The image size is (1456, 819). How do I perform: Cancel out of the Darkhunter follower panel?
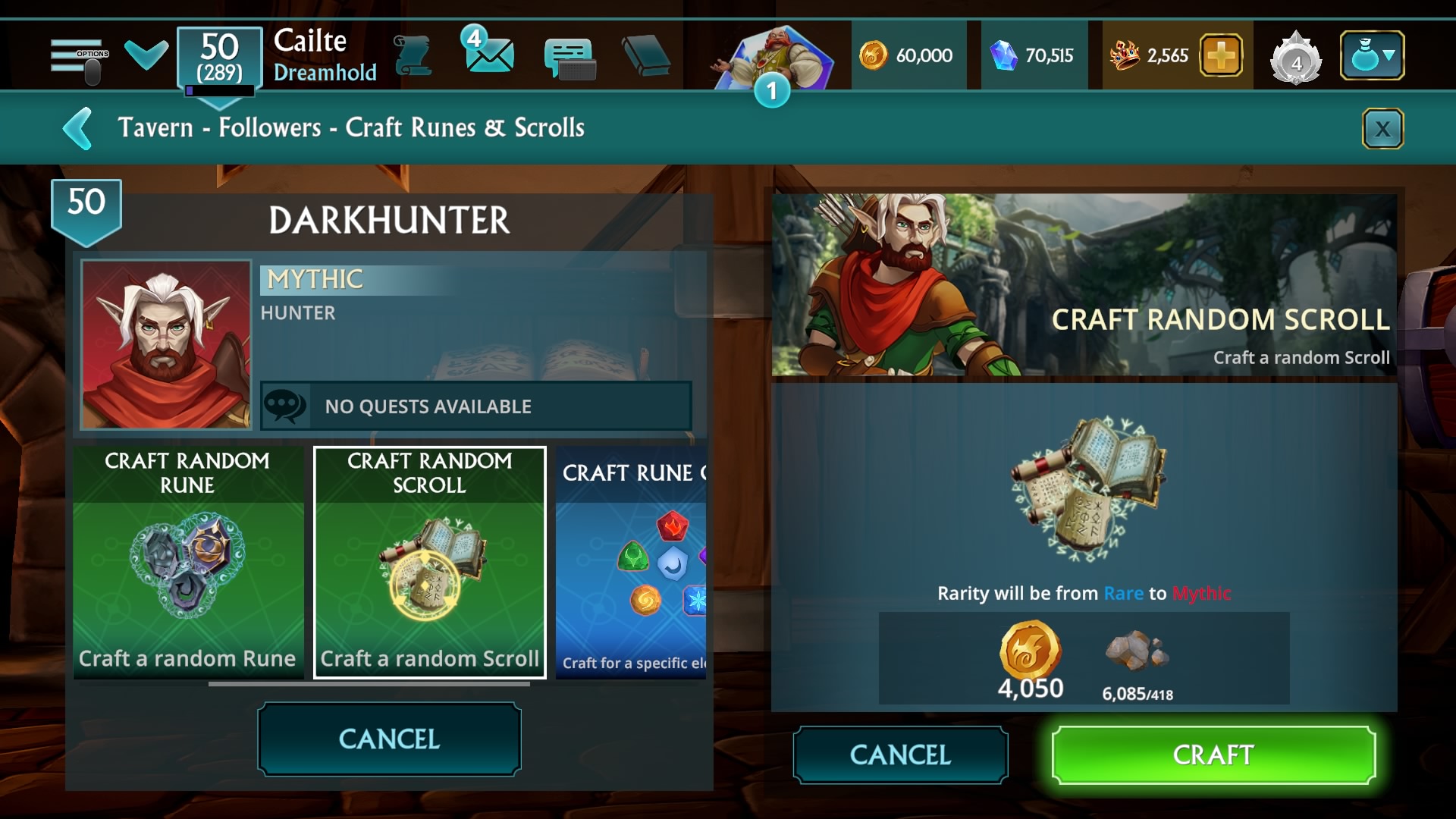point(389,739)
